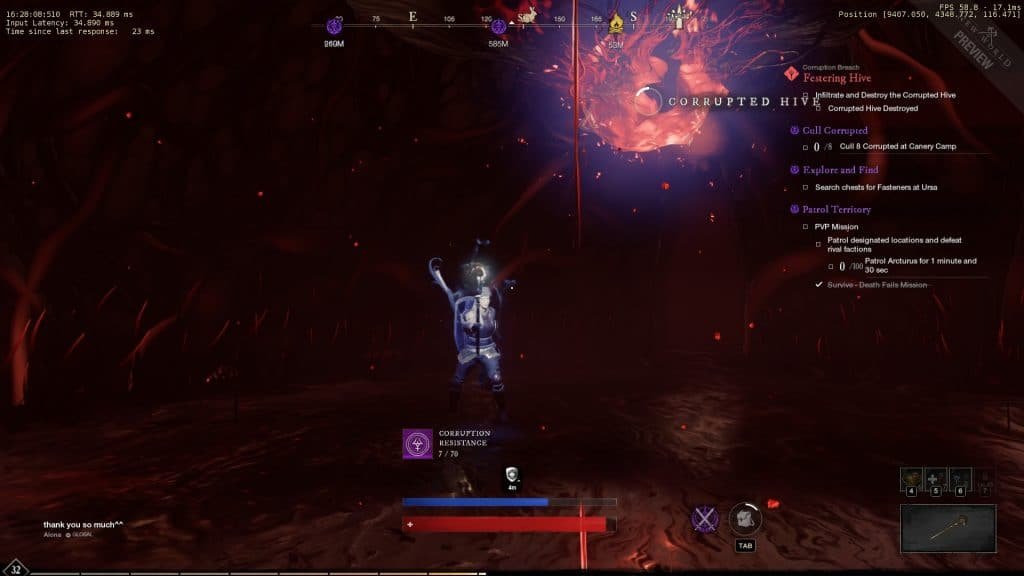Click the campfire marker on the compass
Screen dimensions: 1024x576
616,22
